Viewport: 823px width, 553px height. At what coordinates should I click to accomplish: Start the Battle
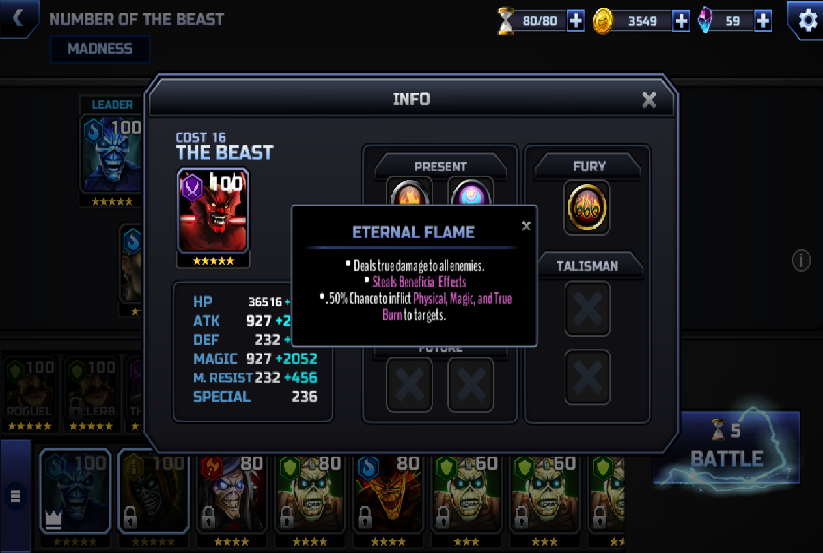pyautogui.click(x=727, y=447)
